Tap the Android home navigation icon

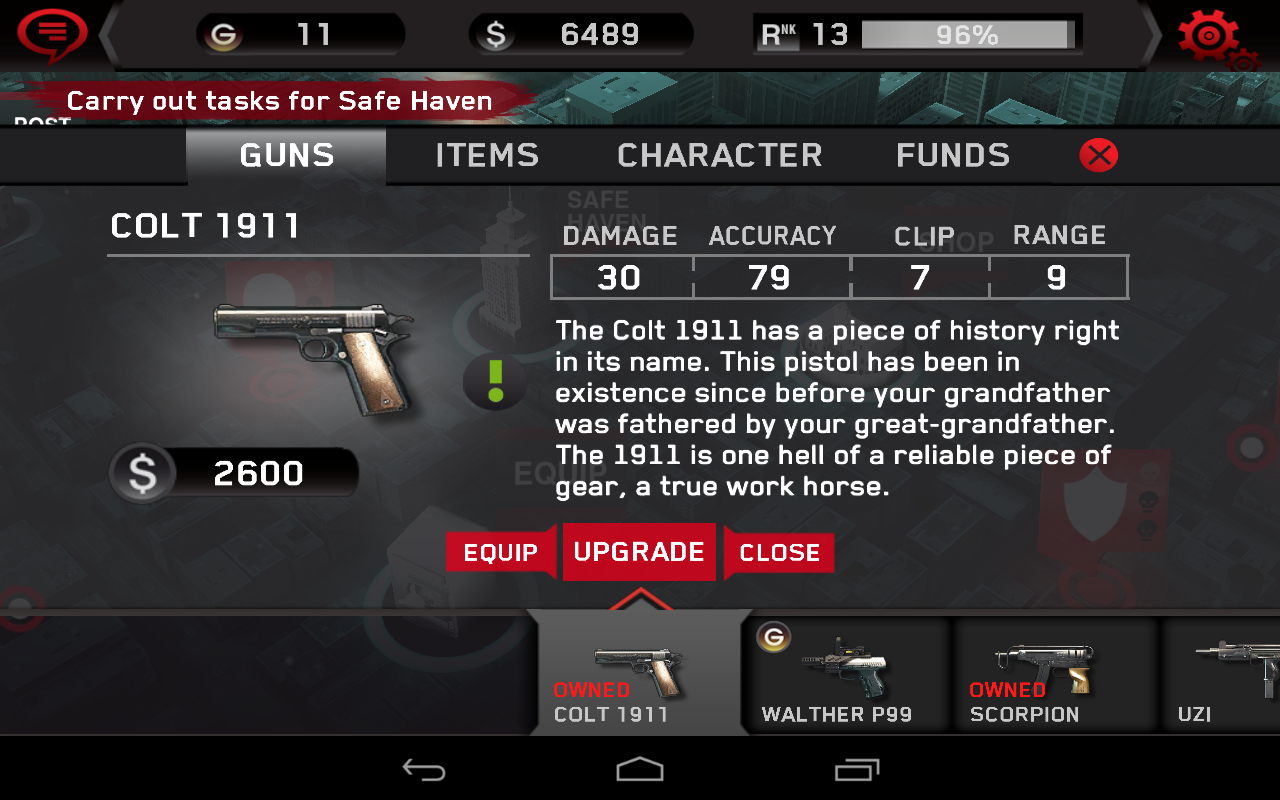[x=639, y=769]
